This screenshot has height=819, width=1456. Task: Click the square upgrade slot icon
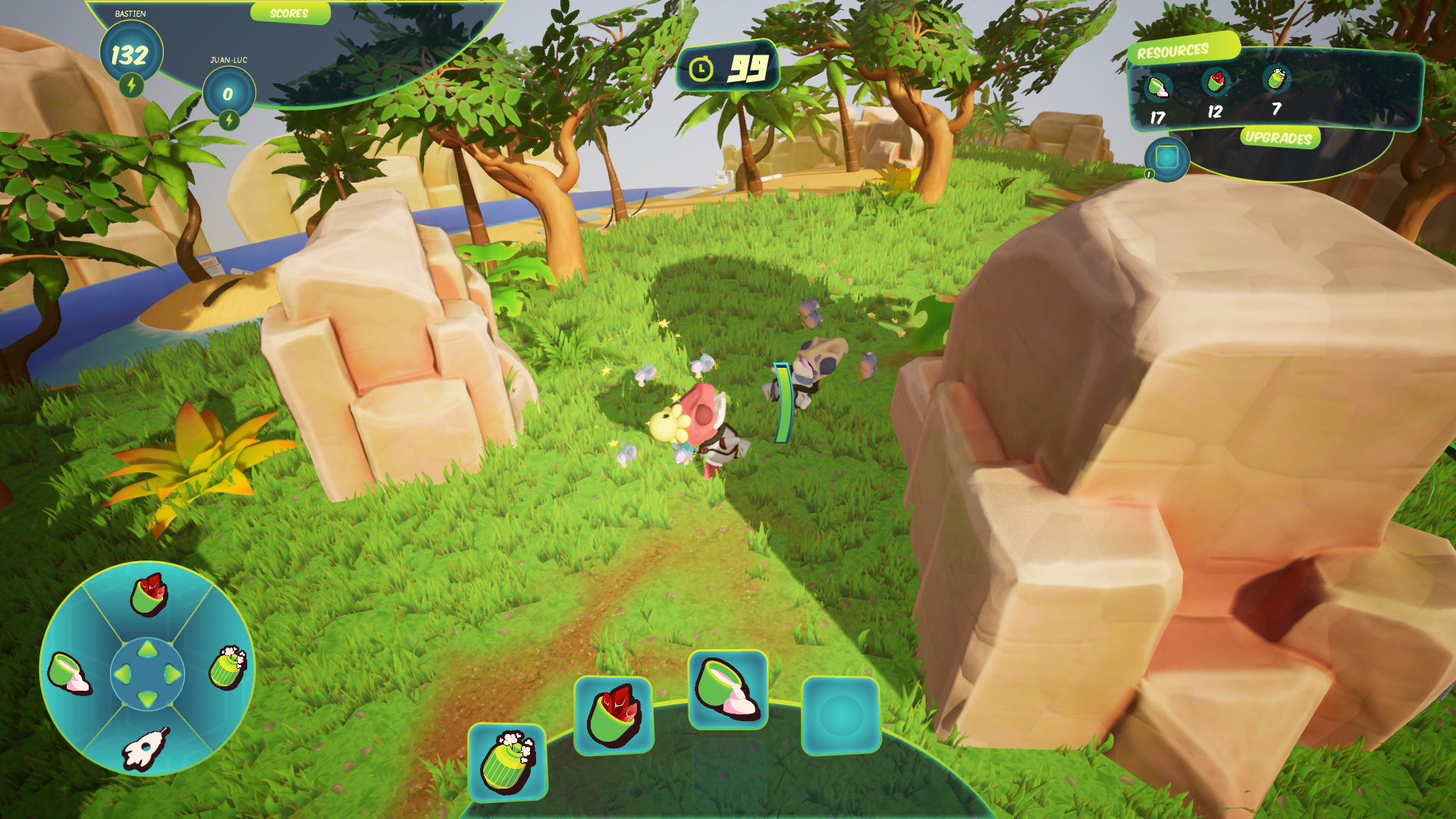click(x=1166, y=158)
